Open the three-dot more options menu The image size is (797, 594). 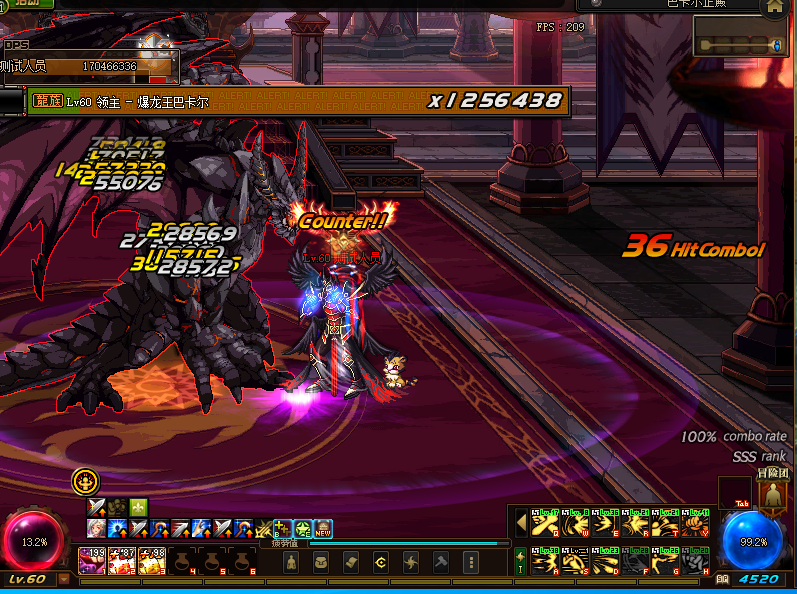(472, 562)
